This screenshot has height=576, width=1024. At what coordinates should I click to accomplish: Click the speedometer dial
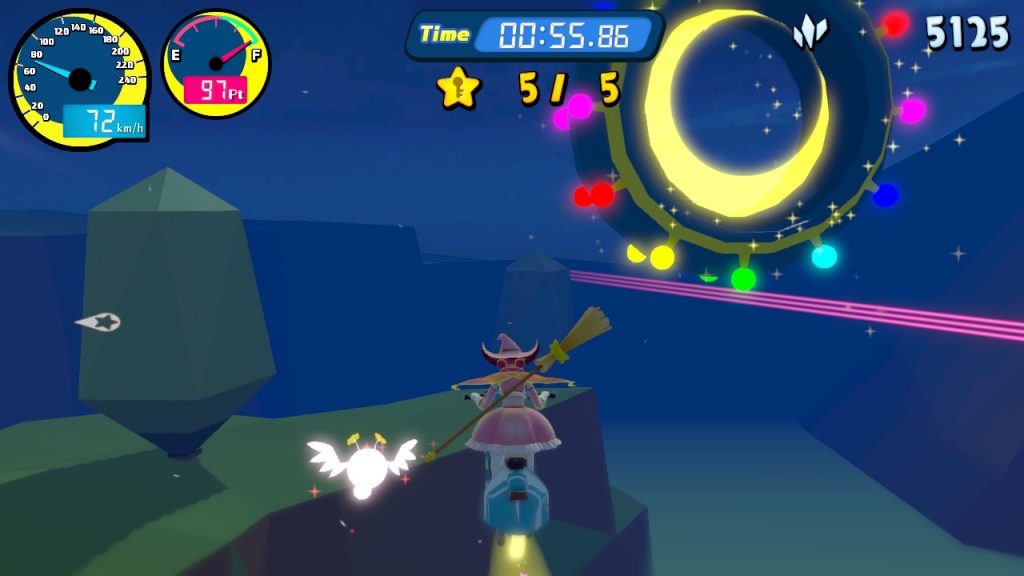click(79, 79)
